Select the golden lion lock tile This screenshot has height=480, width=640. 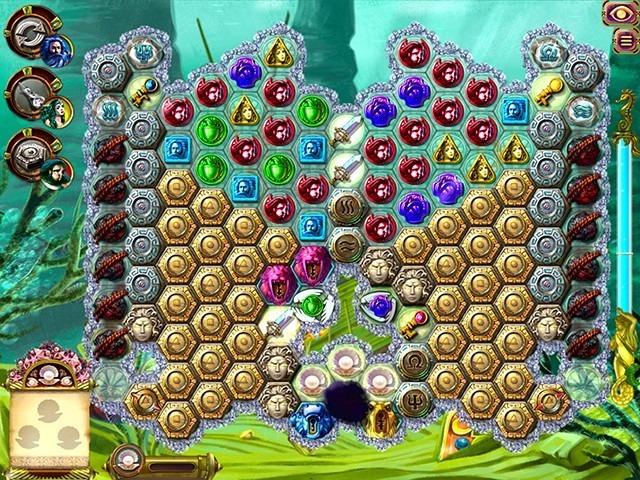tap(379, 420)
